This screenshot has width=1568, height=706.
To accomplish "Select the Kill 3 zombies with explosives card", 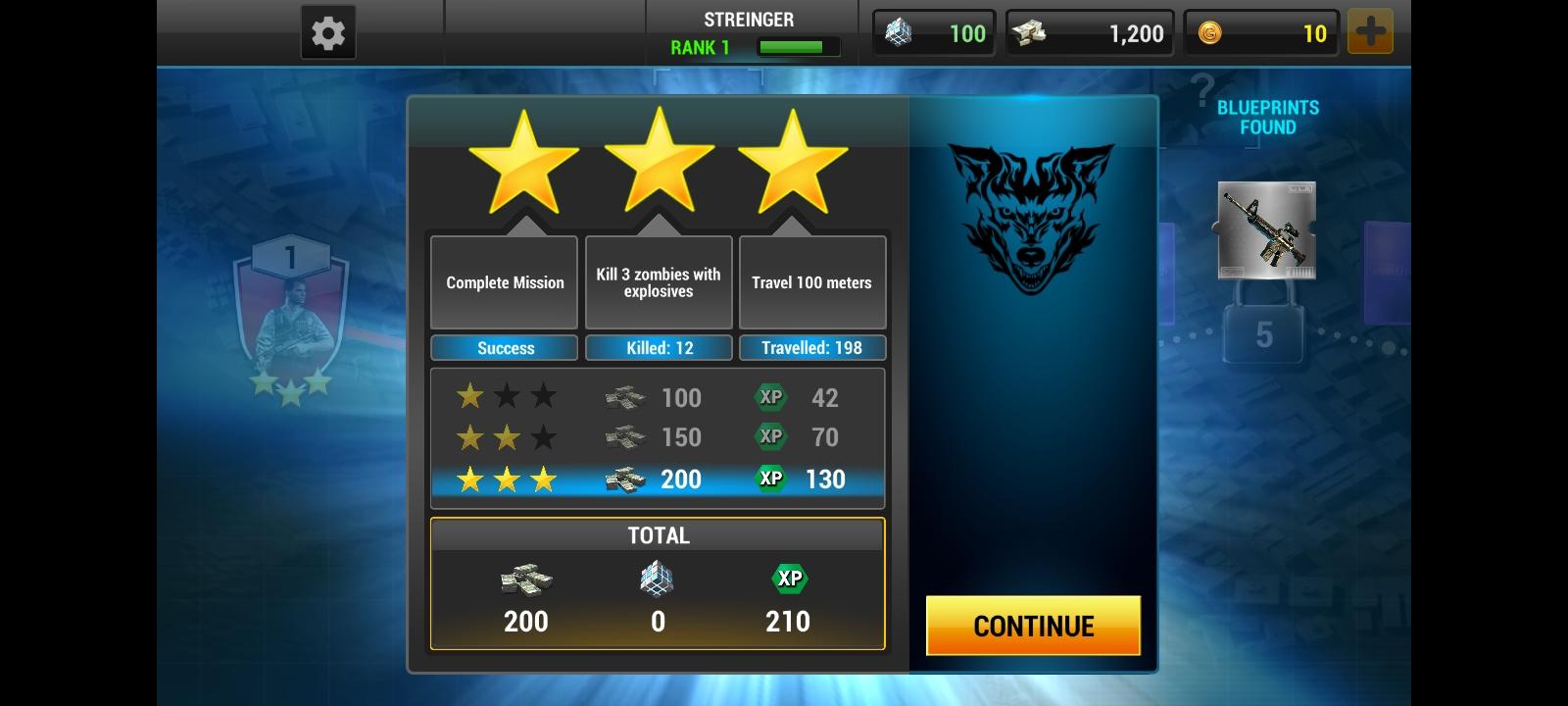I will [658, 282].
